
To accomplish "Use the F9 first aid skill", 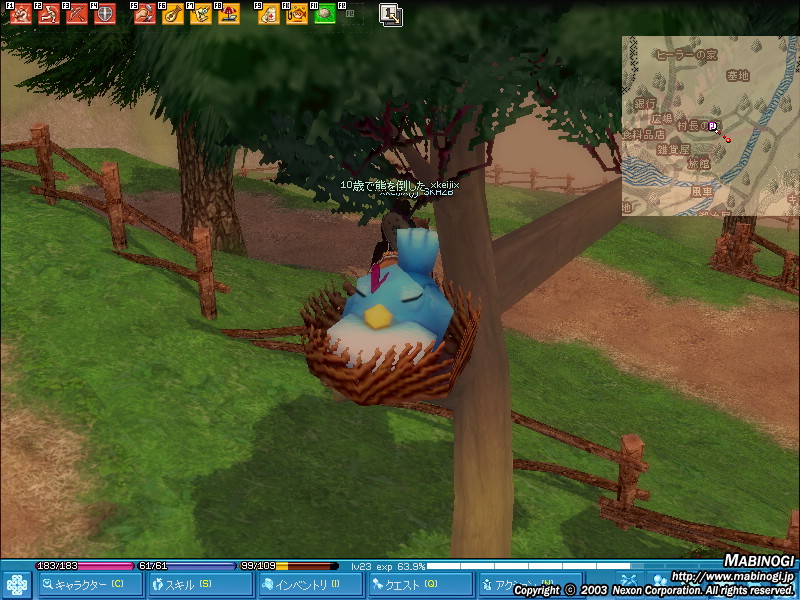I will pos(269,14).
